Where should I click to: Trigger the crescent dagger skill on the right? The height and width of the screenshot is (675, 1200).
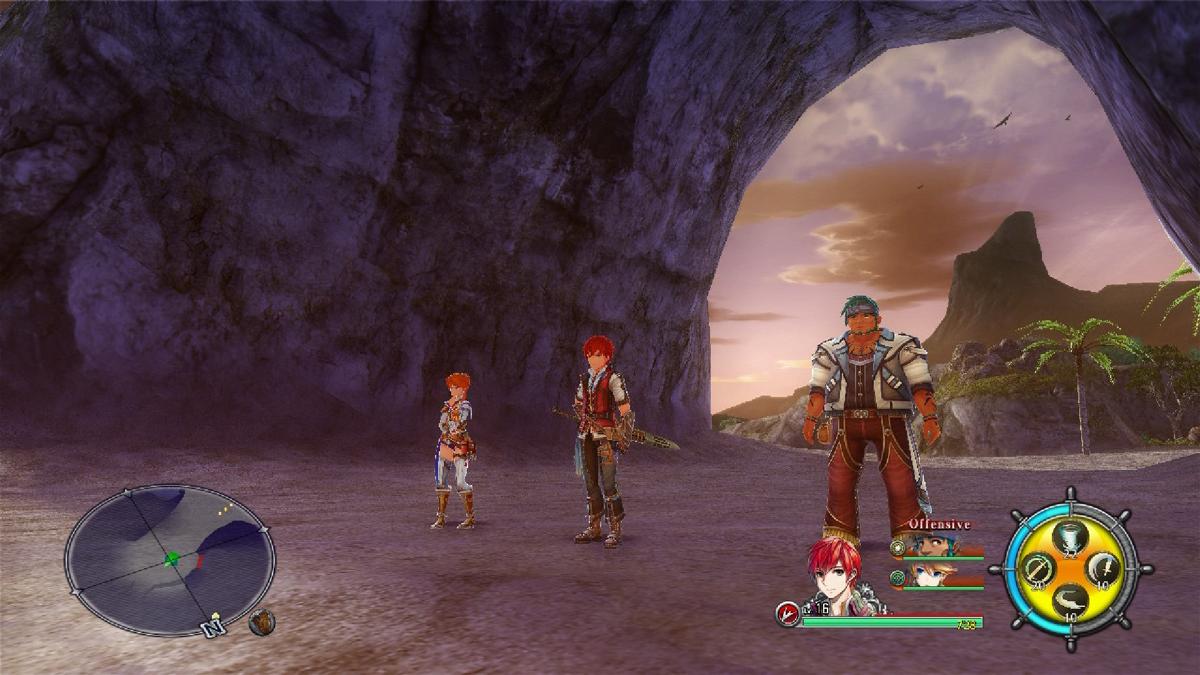tap(1102, 569)
